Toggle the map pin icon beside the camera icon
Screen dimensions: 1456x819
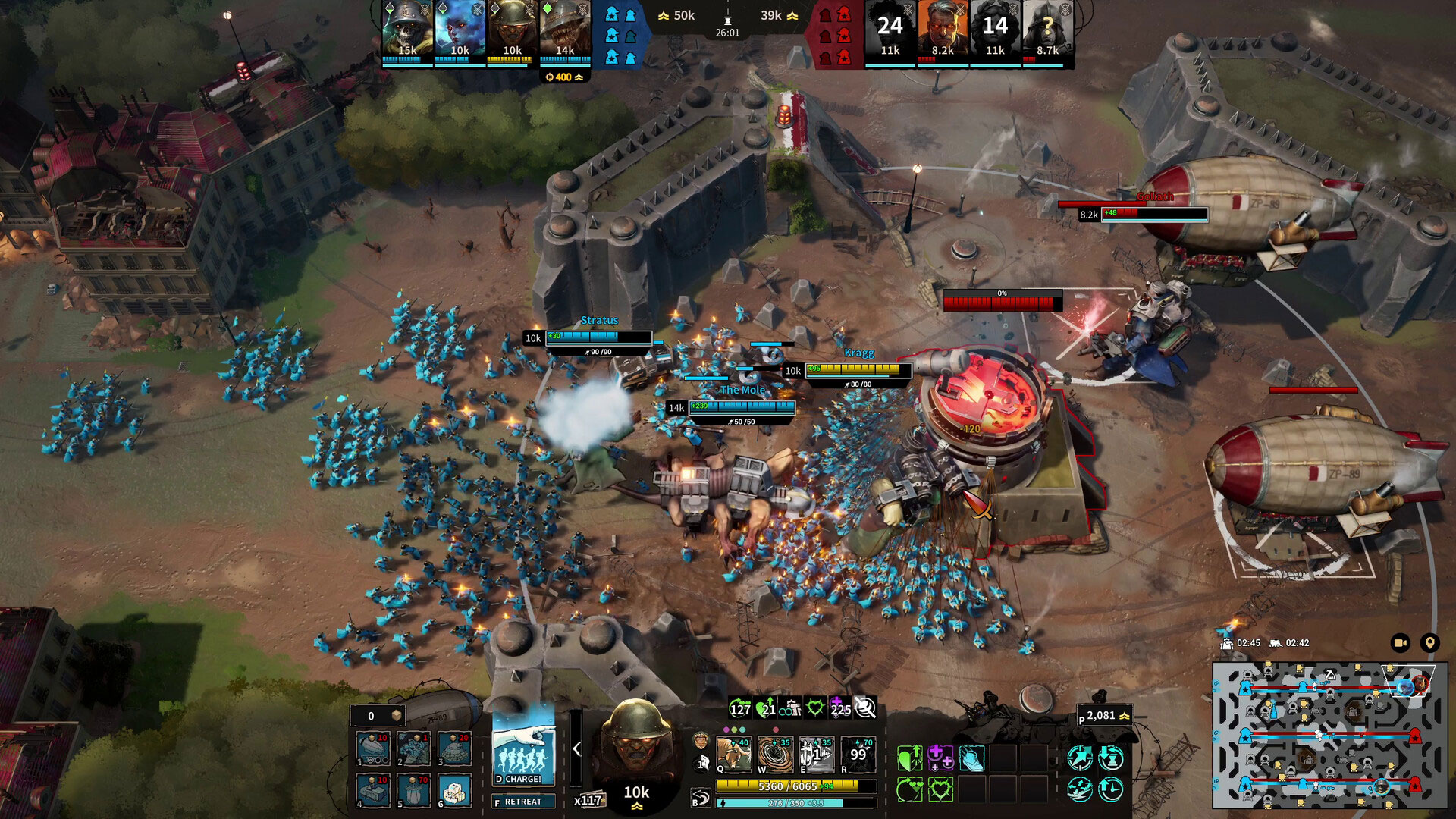pos(1430,642)
